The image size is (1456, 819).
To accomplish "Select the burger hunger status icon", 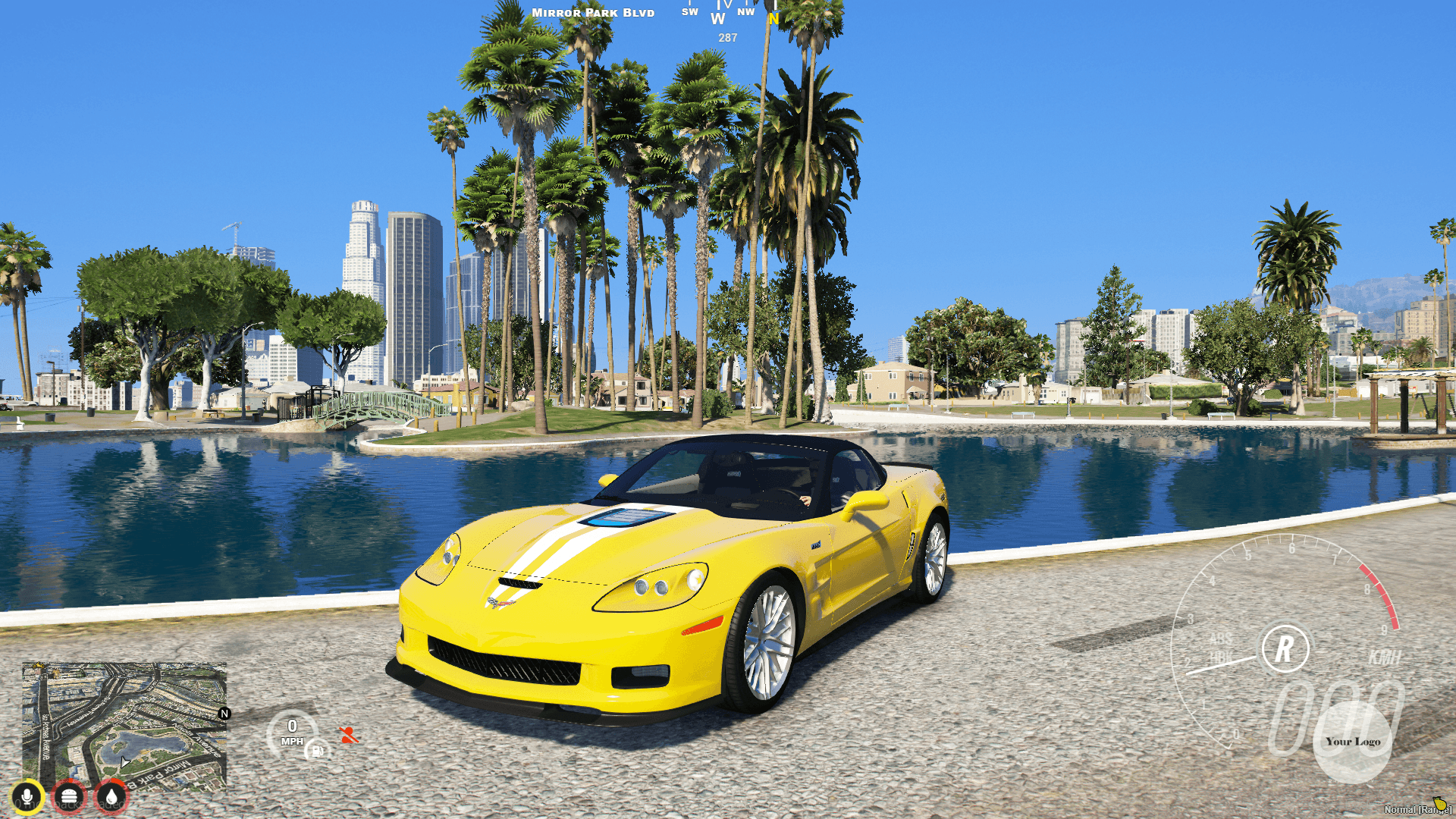I will [68, 795].
